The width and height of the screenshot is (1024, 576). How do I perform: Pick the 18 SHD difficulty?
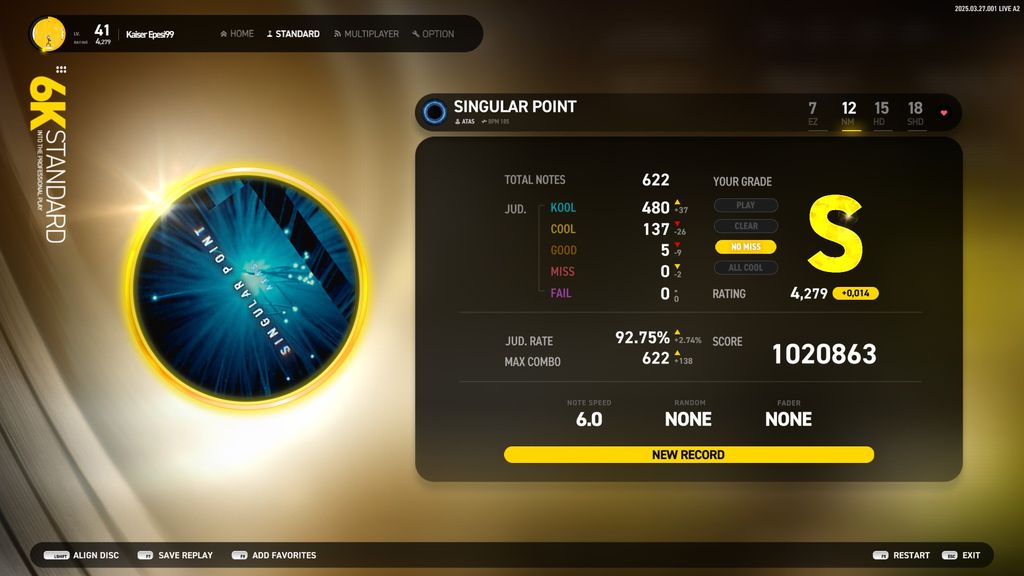(x=915, y=113)
